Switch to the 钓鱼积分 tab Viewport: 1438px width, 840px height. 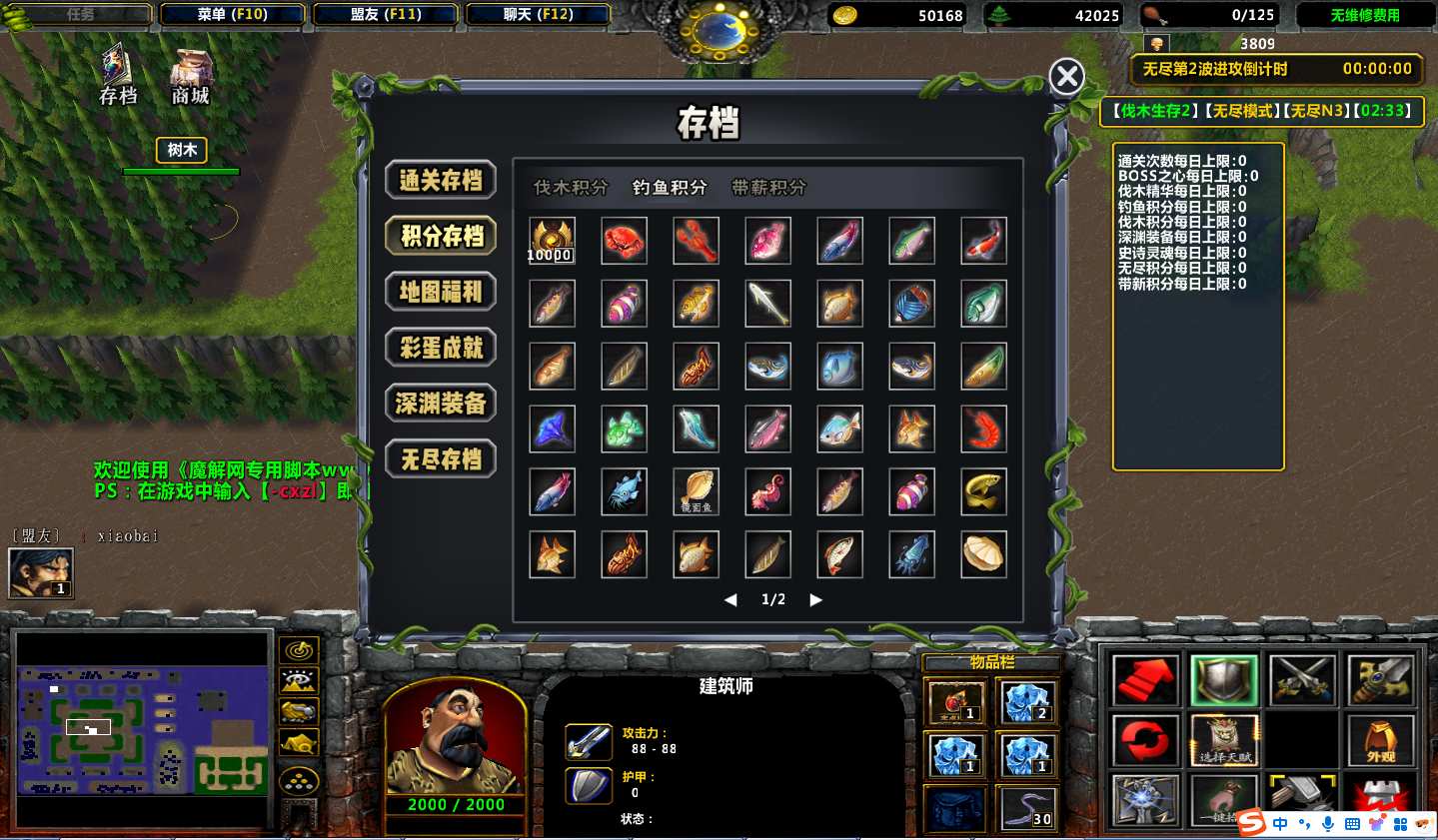pos(670,187)
